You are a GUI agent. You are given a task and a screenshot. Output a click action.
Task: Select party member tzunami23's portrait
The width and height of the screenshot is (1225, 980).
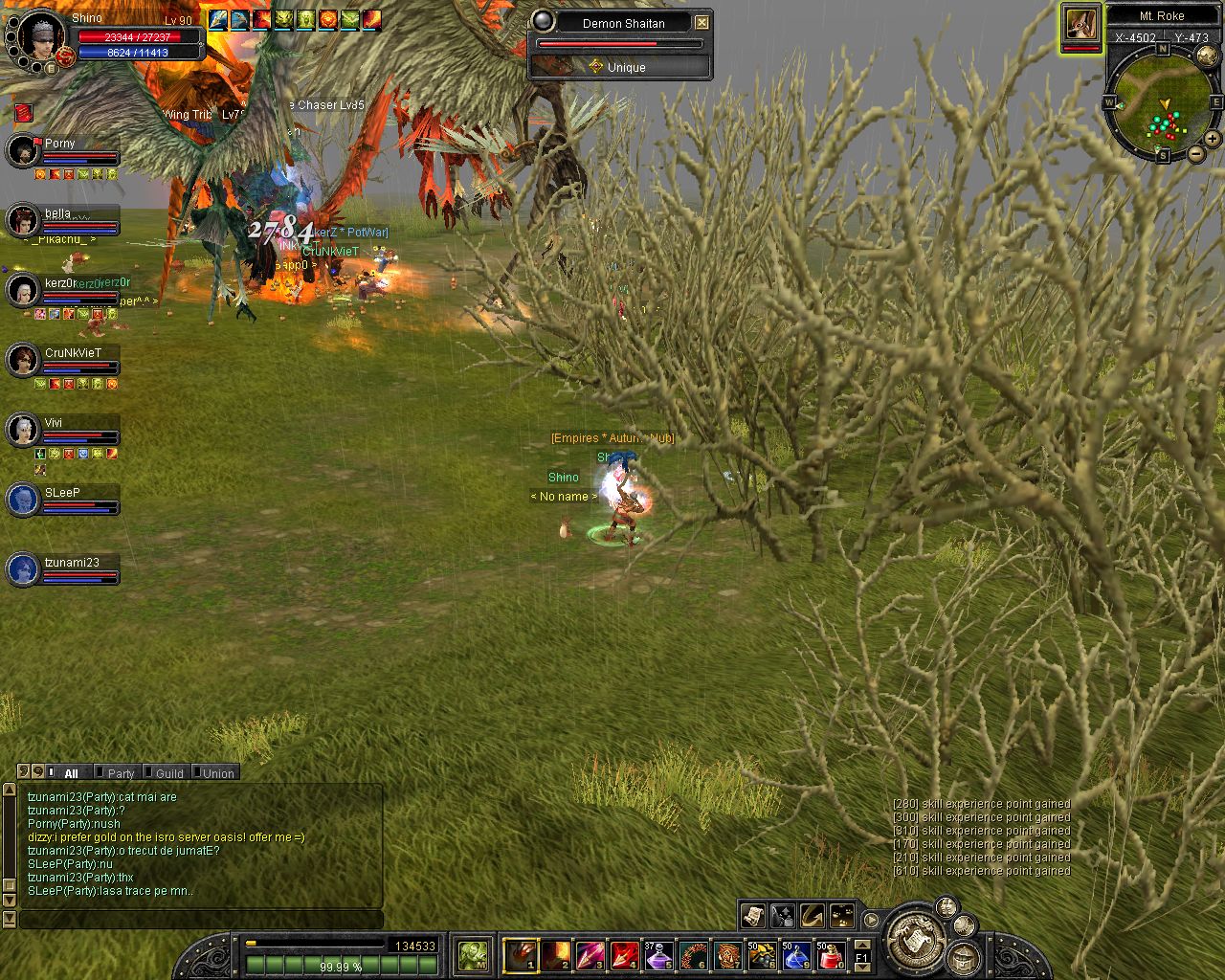pos(22,569)
